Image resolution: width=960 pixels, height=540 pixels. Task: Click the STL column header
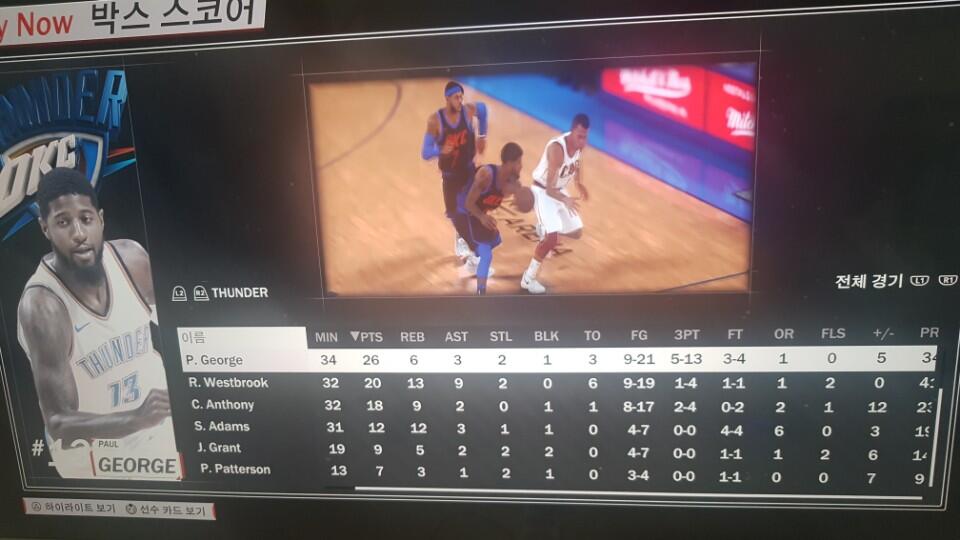[x=500, y=337]
